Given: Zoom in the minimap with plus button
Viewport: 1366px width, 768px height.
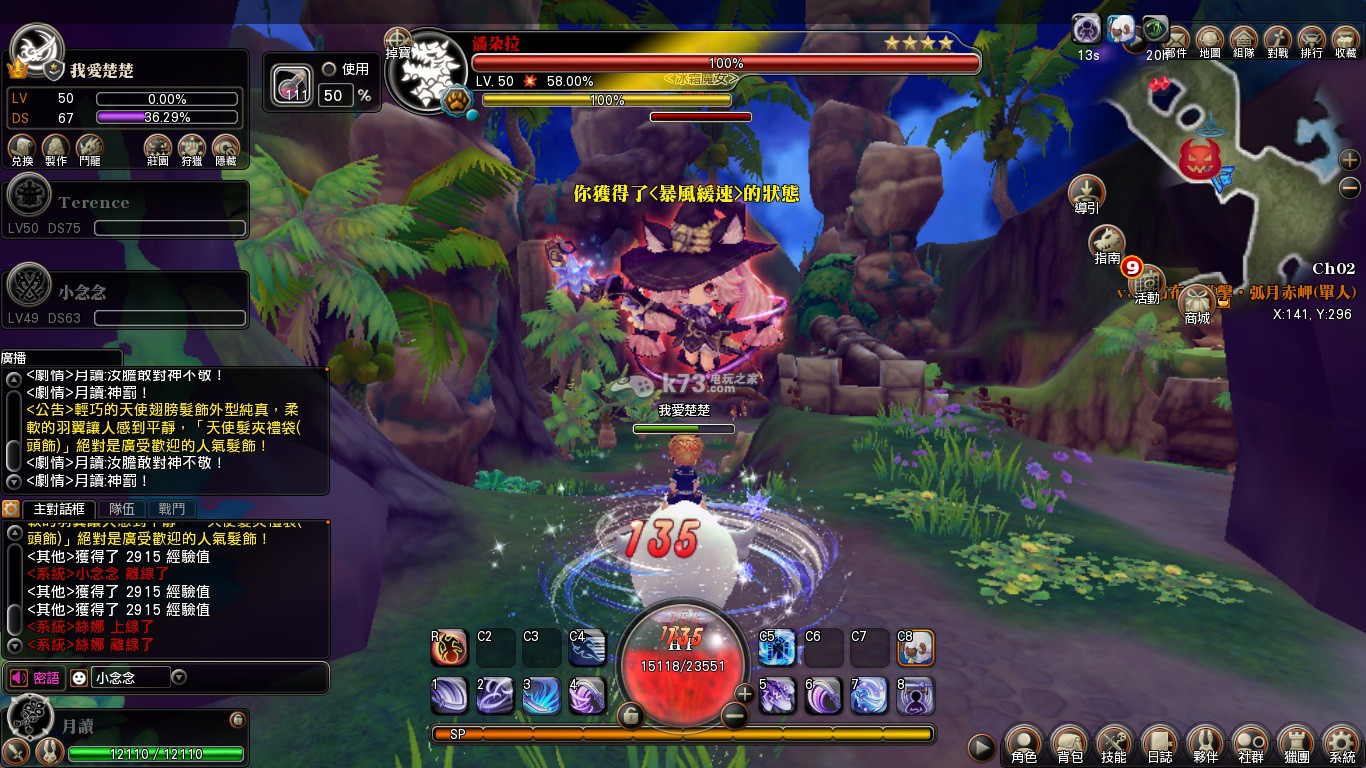Looking at the screenshot, I should pos(1350,160).
